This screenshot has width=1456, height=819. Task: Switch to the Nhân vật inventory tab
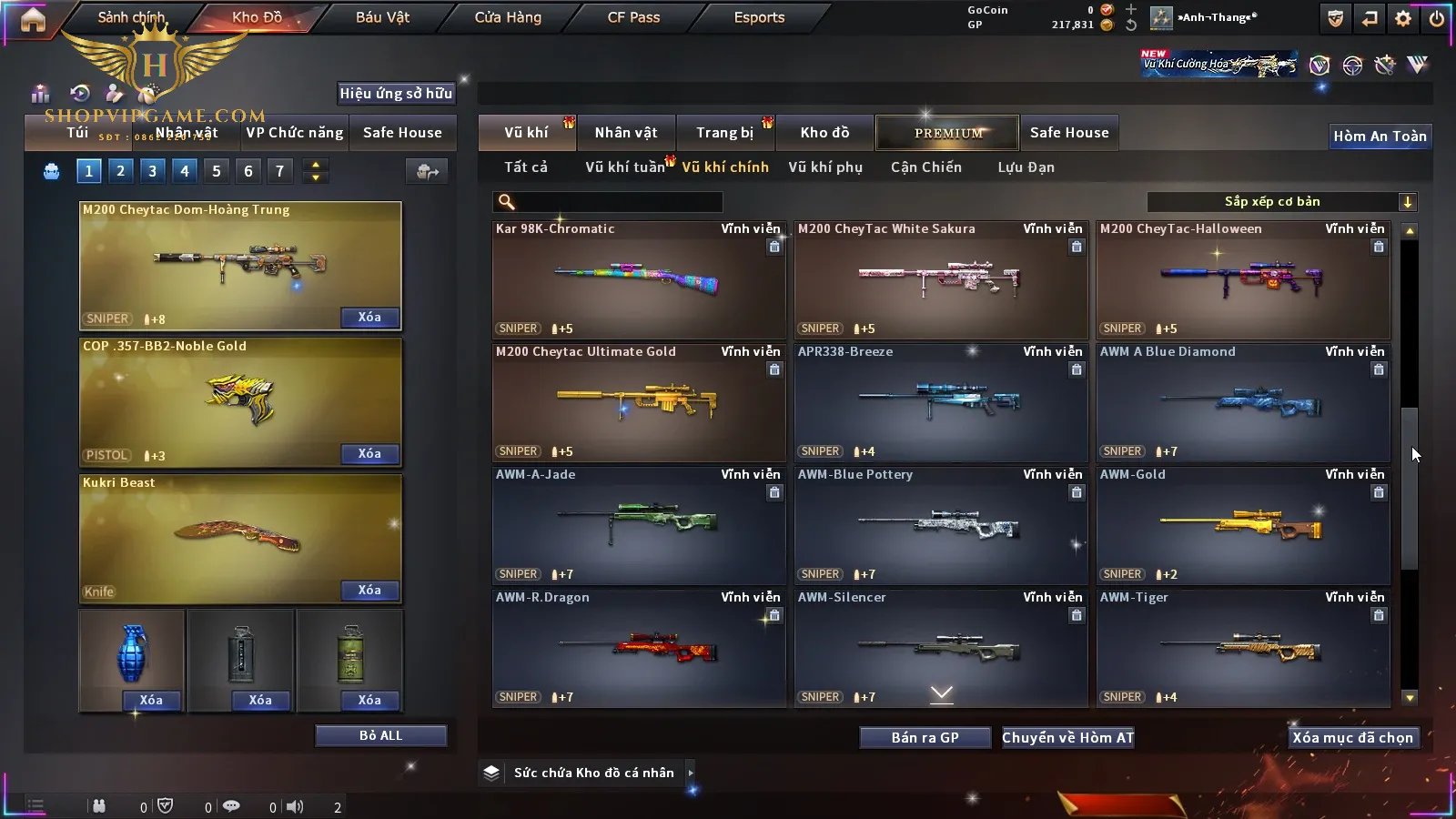(x=626, y=133)
